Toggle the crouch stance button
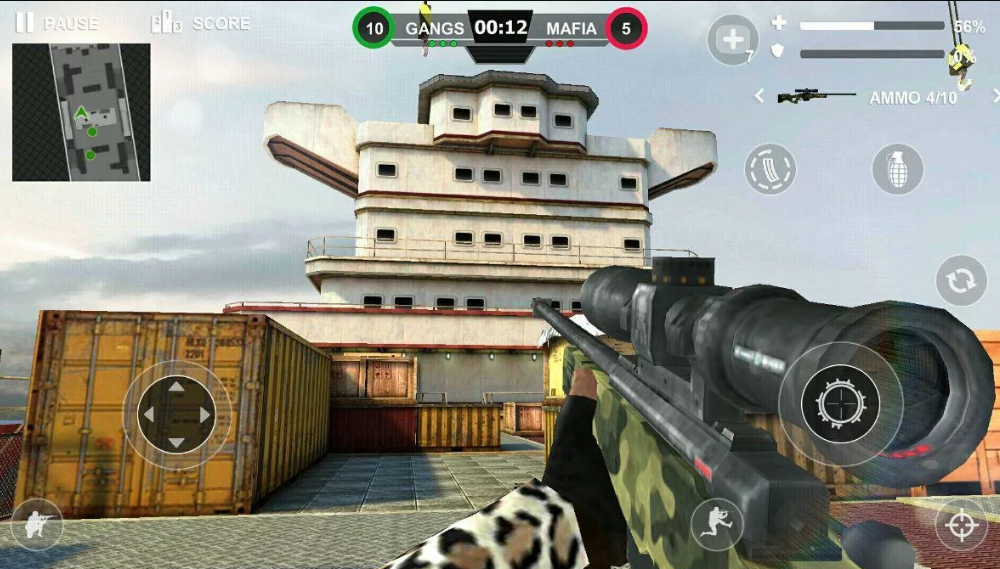This screenshot has width=1000, height=569. tap(37, 524)
